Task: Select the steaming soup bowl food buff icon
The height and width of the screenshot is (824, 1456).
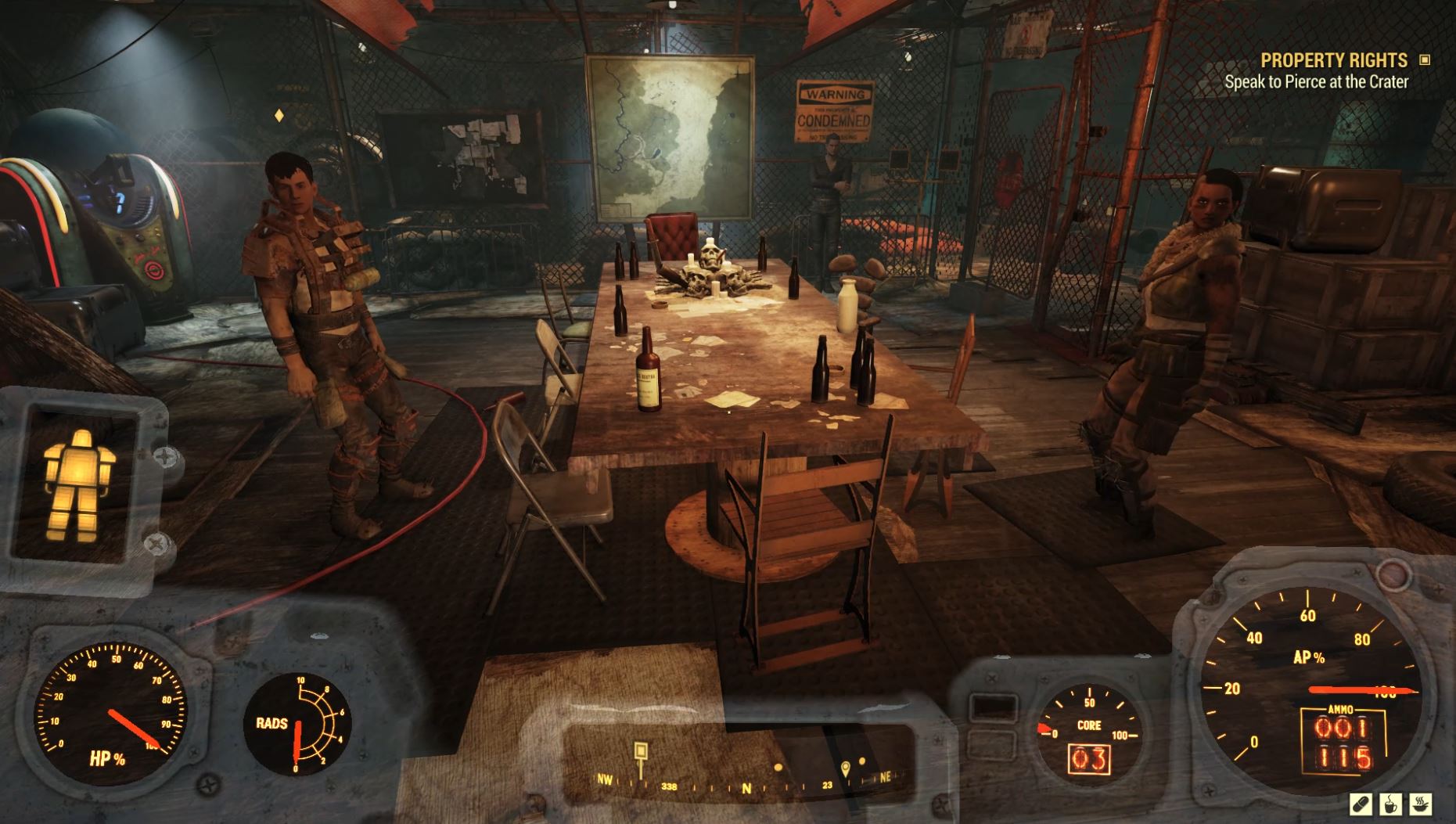Action: 1420,804
